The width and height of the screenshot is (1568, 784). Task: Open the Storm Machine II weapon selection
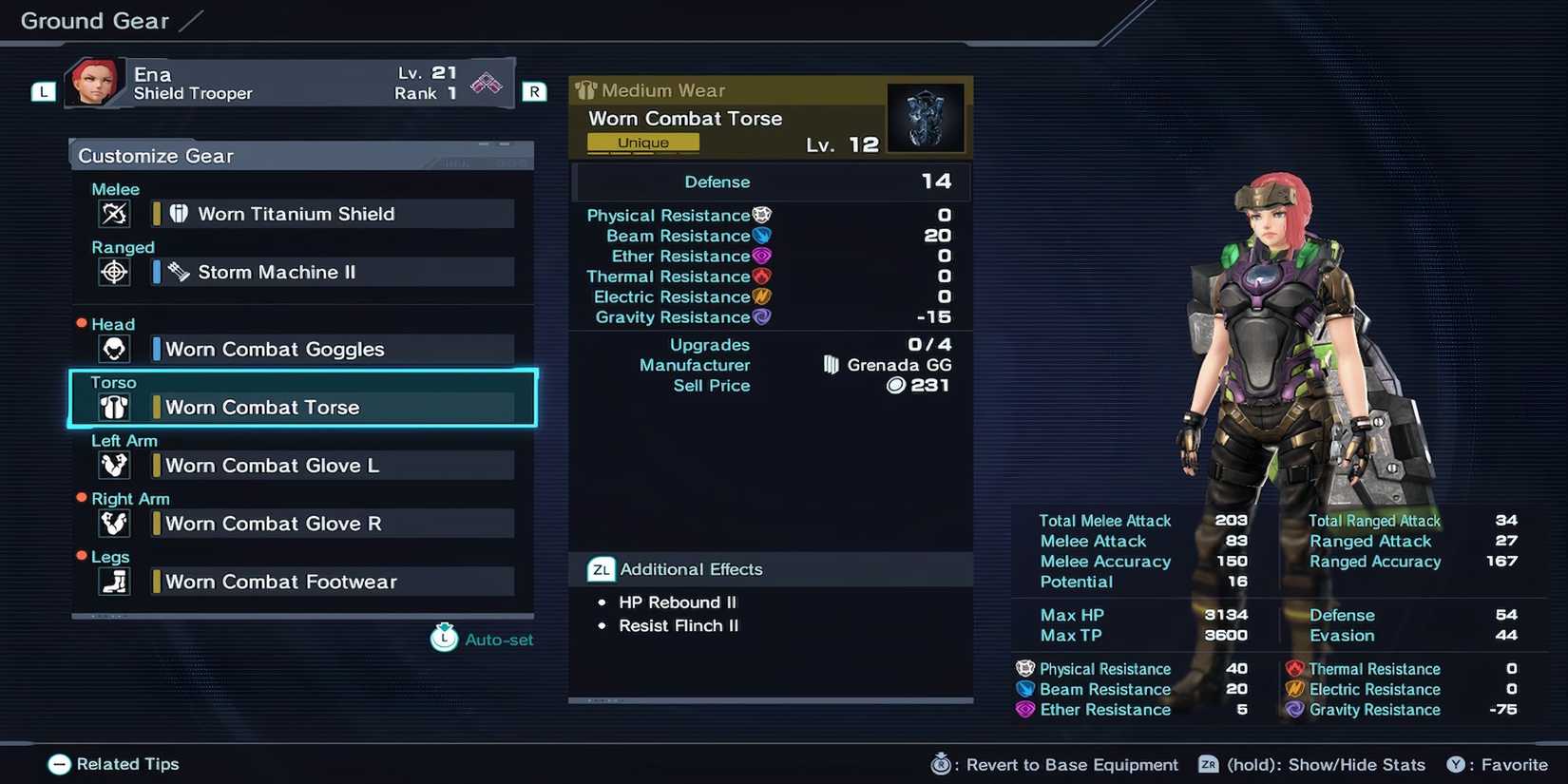(x=276, y=272)
